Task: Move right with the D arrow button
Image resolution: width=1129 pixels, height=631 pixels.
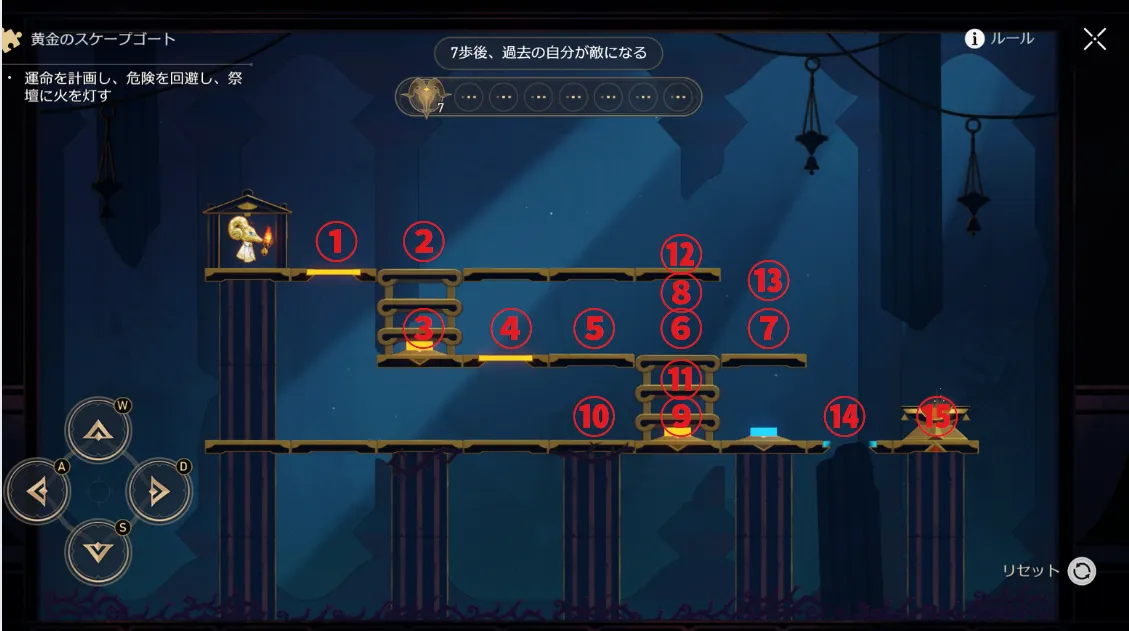Action: (x=158, y=491)
